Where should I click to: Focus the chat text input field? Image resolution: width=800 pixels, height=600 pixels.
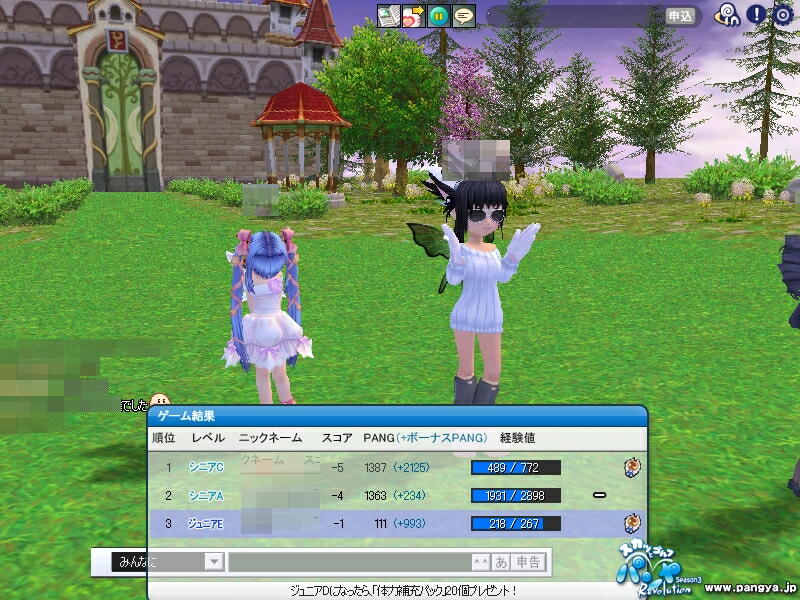pyautogui.click(x=350, y=562)
